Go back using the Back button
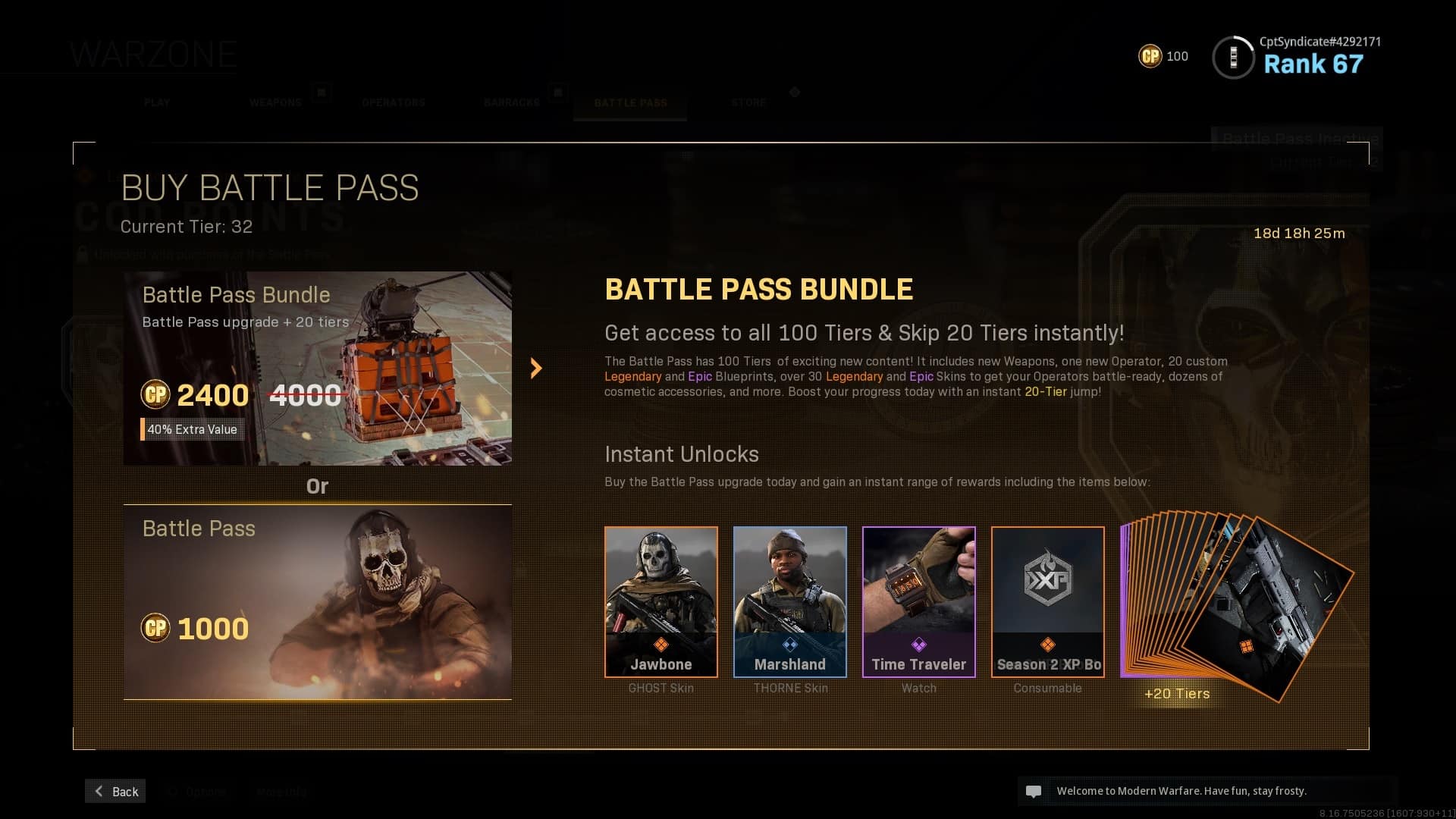 [116, 791]
